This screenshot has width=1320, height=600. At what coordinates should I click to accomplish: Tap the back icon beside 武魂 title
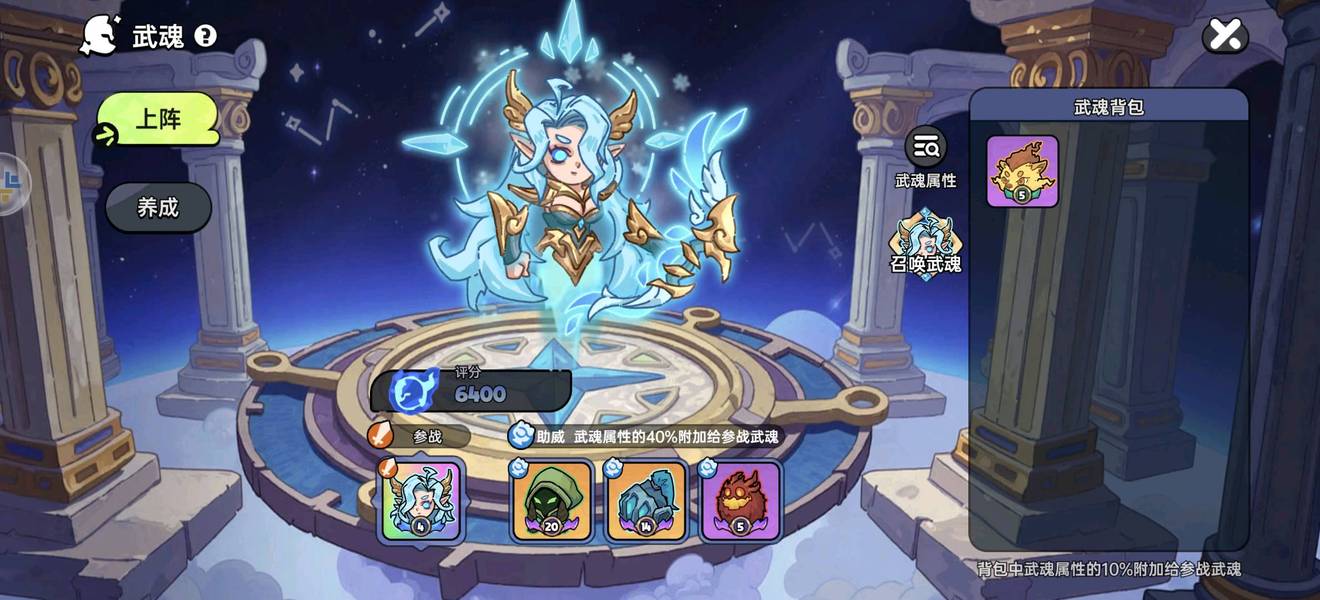(101, 36)
